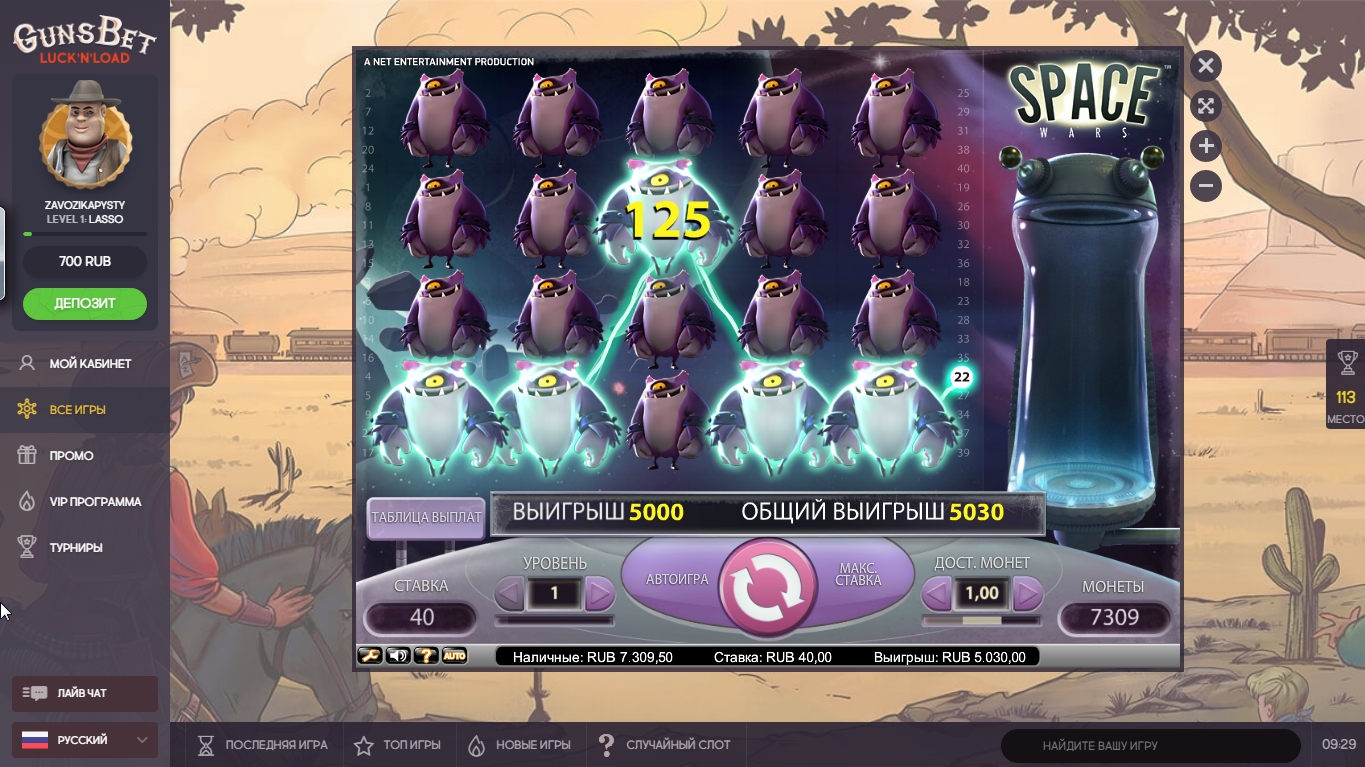The width and height of the screenshot is (1365, 767).
Task: Lower the coin value with left arrow
Action: click(x=936, y=594)
